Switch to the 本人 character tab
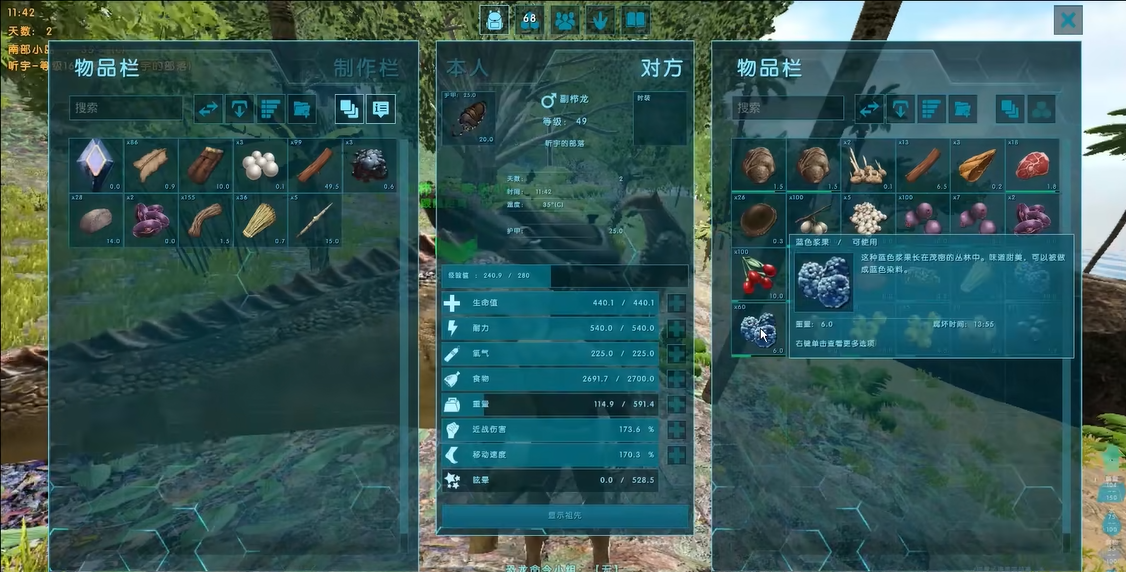Screen dimensions: 1126x572 pos(468,68)
